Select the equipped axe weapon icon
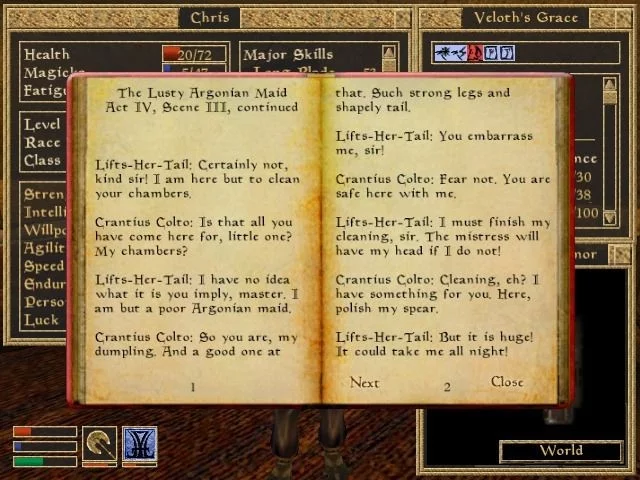The image size is (640, 480). point(99,443)
